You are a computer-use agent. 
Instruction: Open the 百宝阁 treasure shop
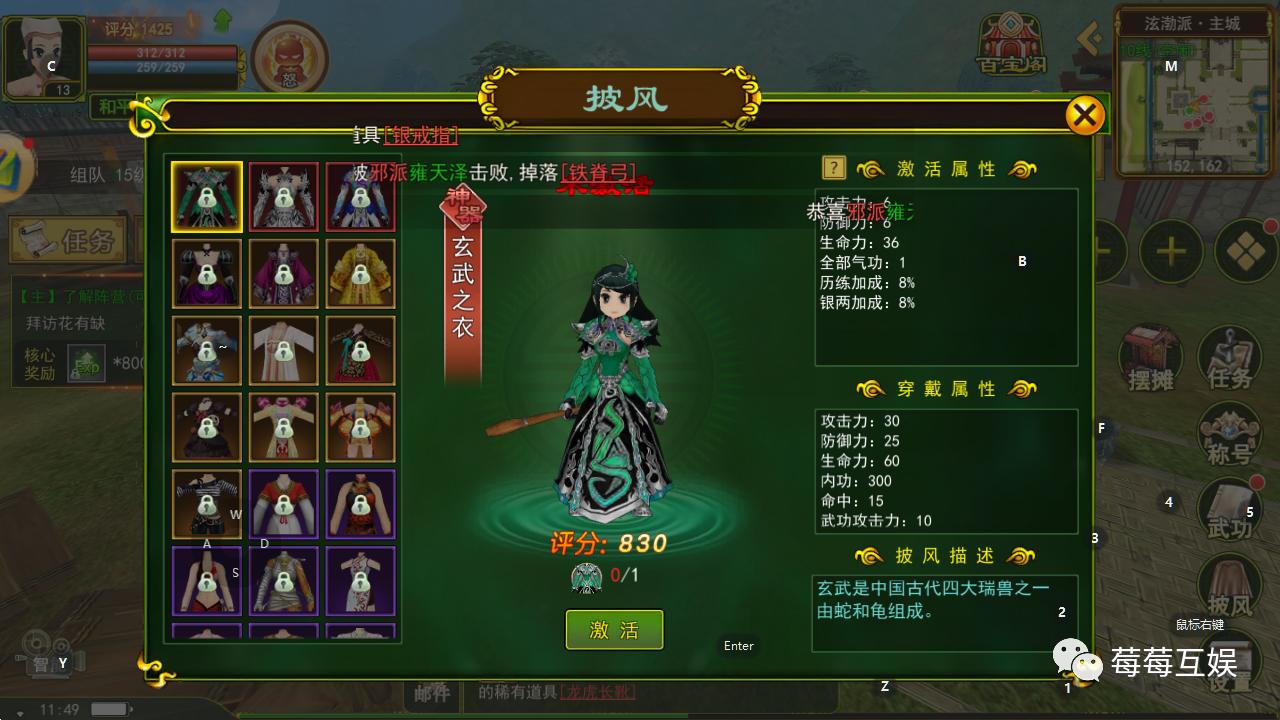click(x=1011, y=47)
